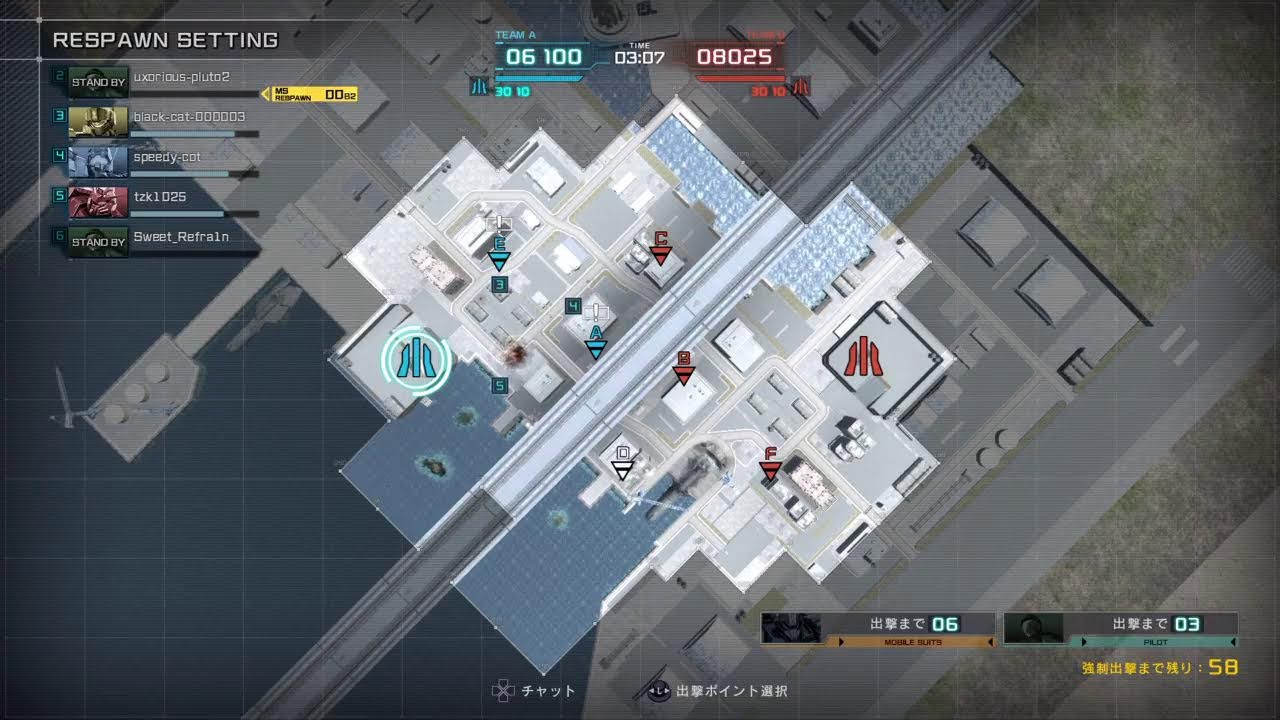
Task: Select the Sweet_Refrain player row
Action: (160, 240)
